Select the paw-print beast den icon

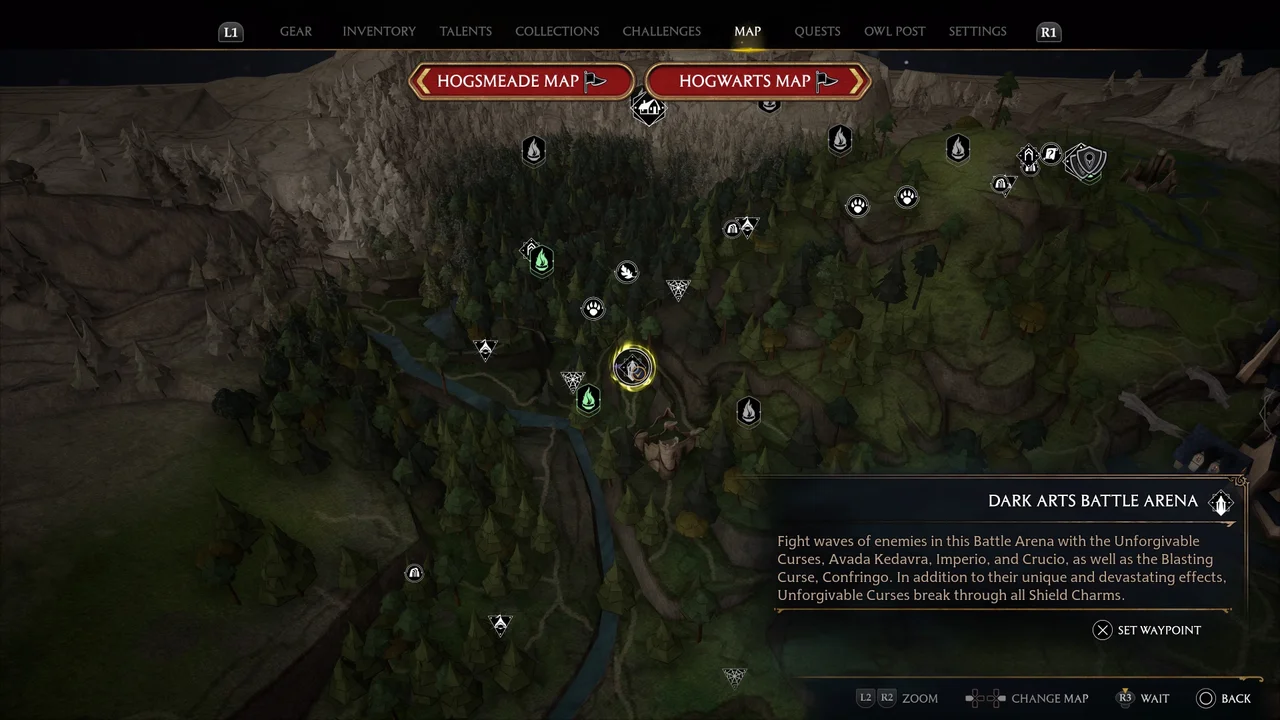pos(593,308)
